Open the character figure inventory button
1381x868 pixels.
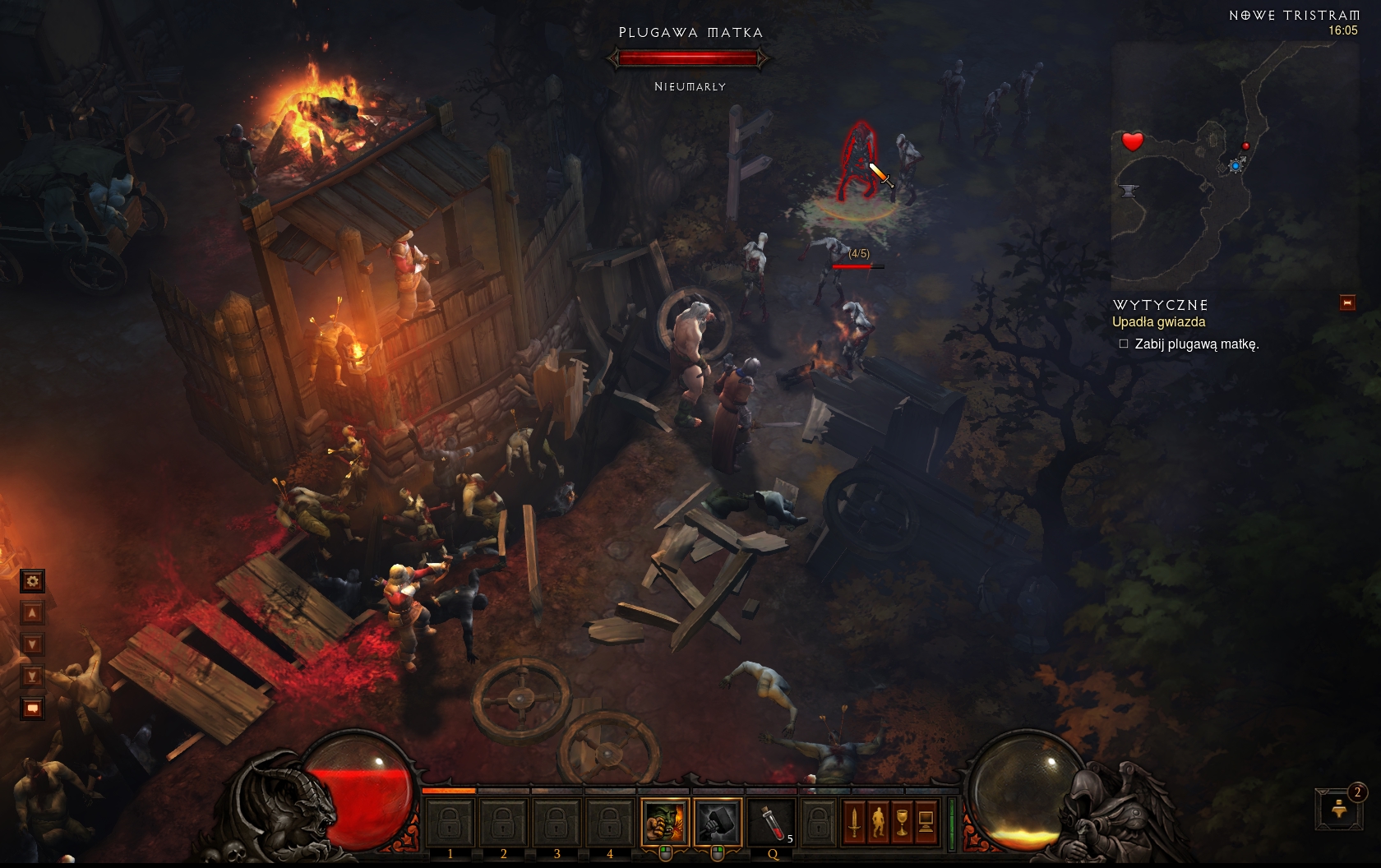tap(878, 821)
